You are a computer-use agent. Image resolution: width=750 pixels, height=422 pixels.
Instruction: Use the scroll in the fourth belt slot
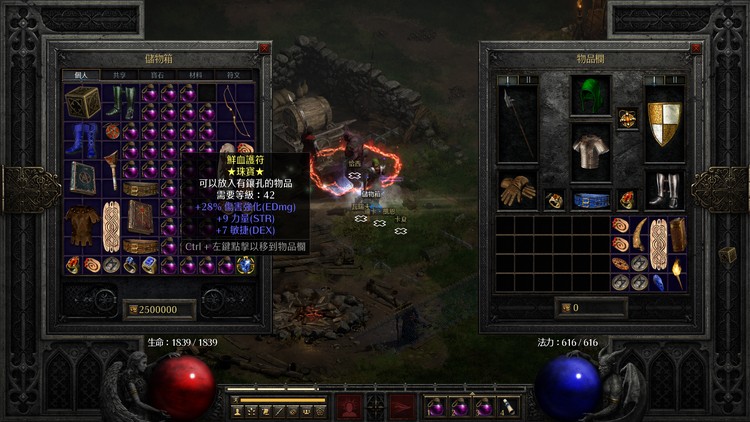[508, 407]
